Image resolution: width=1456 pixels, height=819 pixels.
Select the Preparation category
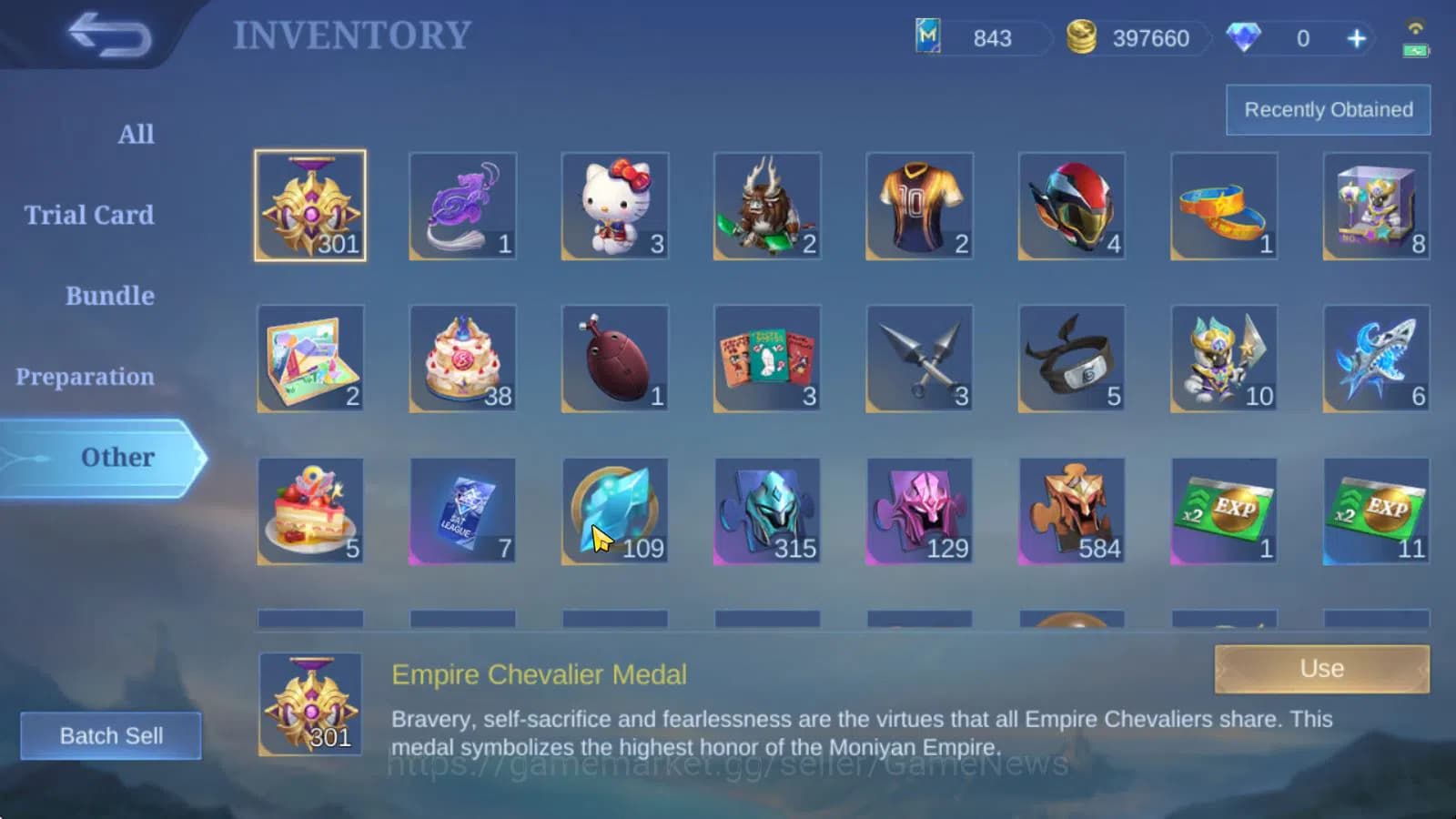pos(86,376)
